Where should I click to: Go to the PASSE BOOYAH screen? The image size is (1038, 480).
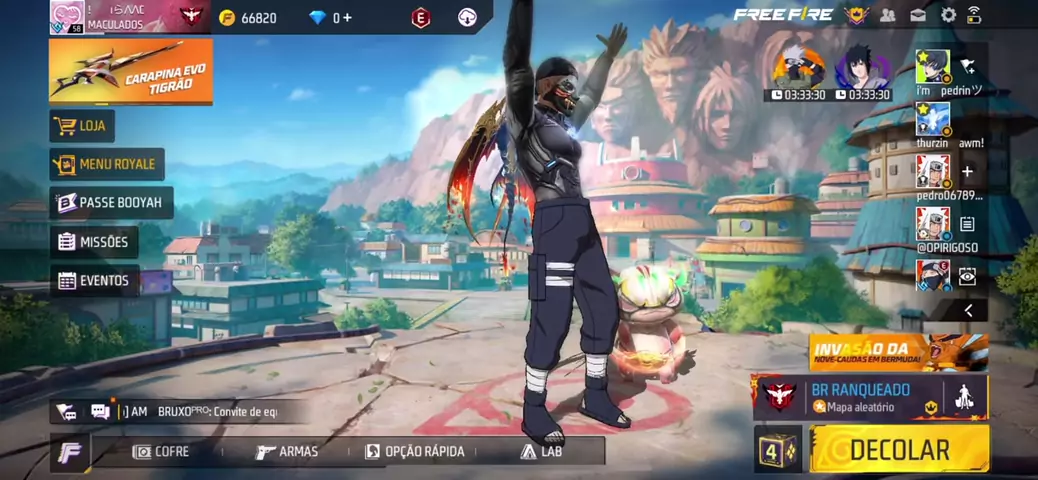click(110, 203)
